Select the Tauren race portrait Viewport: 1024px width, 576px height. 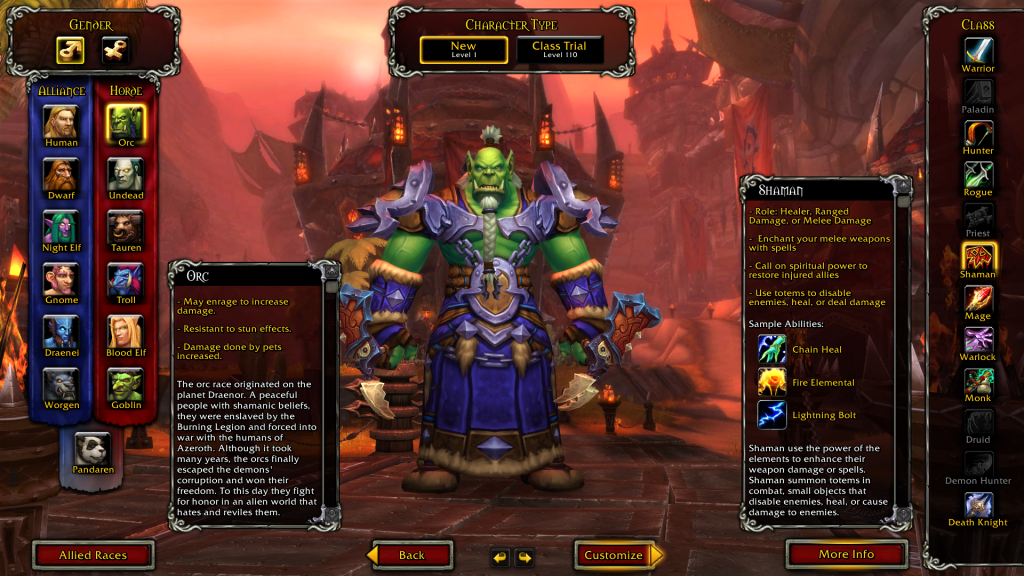coord(126,226)
